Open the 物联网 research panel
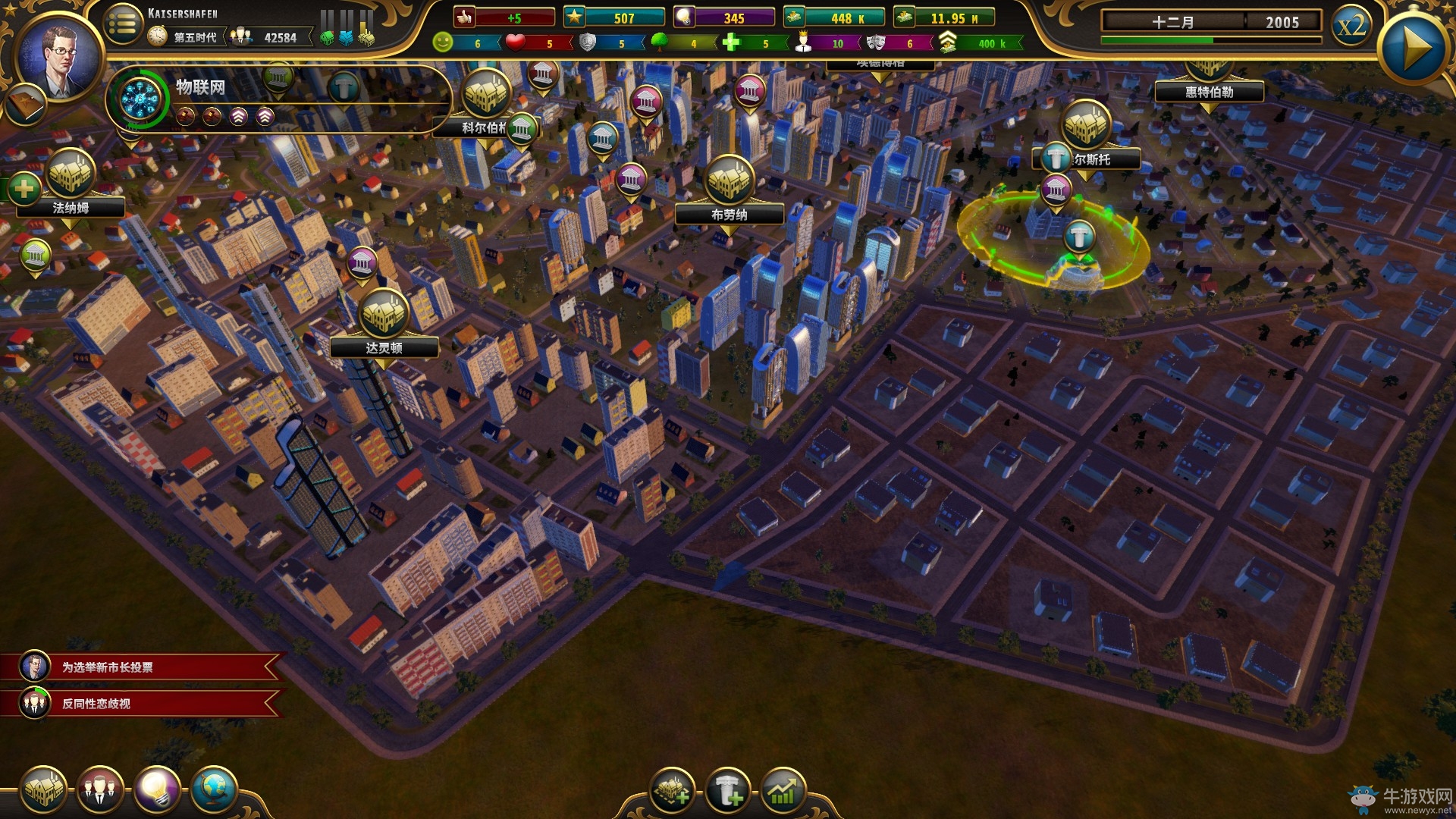Viewport: 1456px width, 819px height. pos(141,99)
